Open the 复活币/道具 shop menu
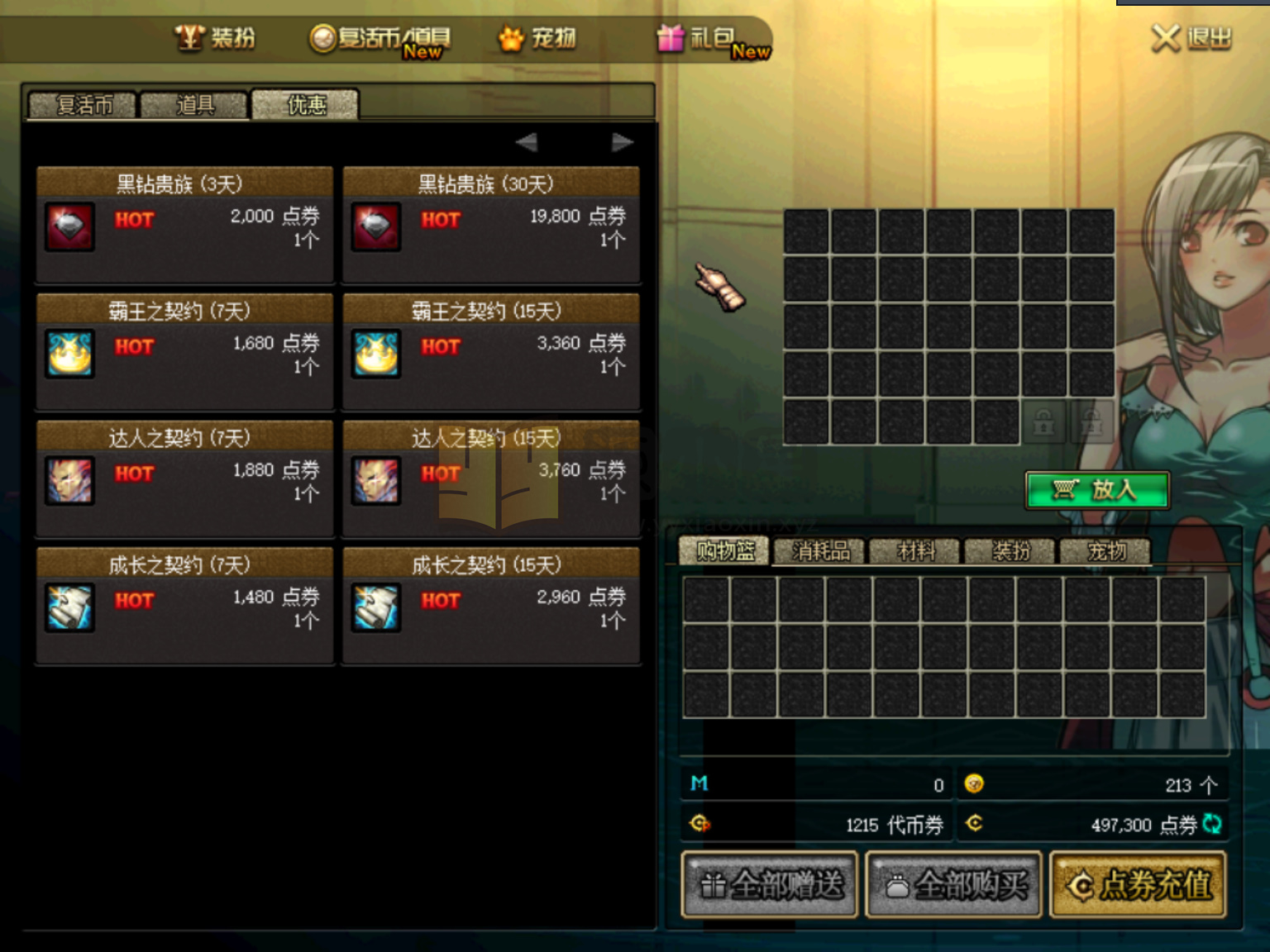Image resolution: width=1270 pixels, height=952 pixels. point(380,38)
